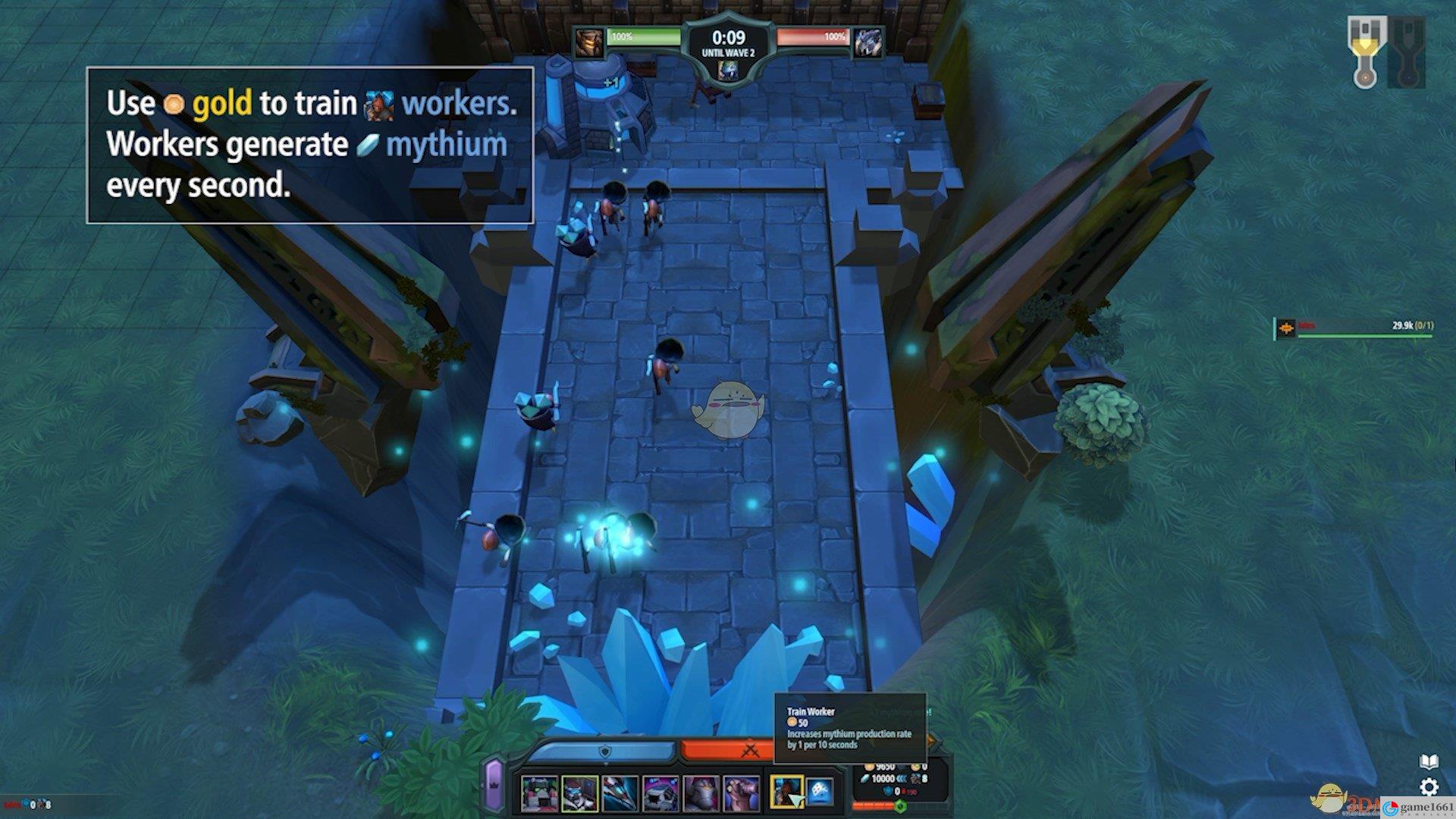Pick the third fighter with the blue spear

[620, 793]
